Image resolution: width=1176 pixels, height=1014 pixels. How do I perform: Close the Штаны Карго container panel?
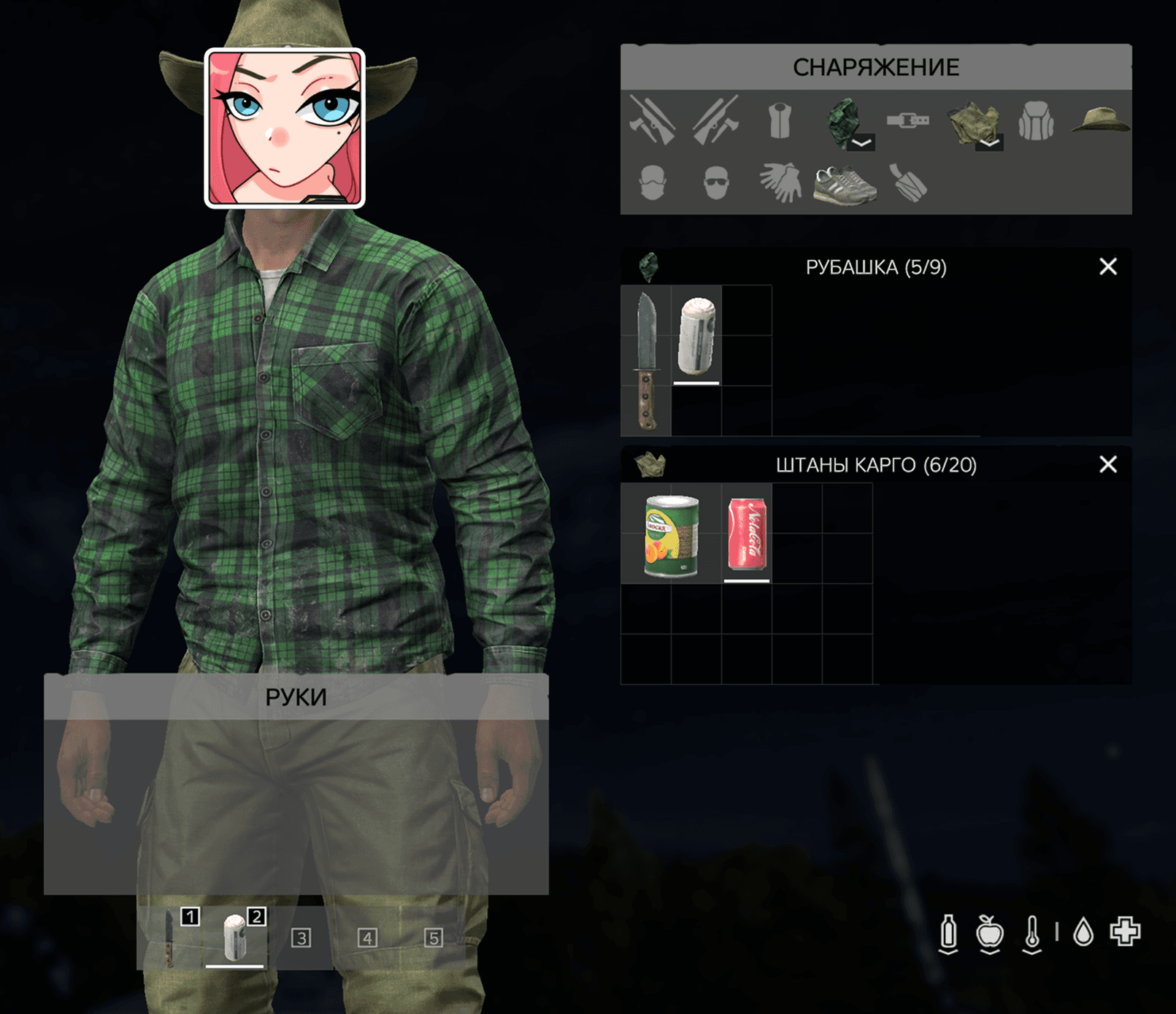1107,464
